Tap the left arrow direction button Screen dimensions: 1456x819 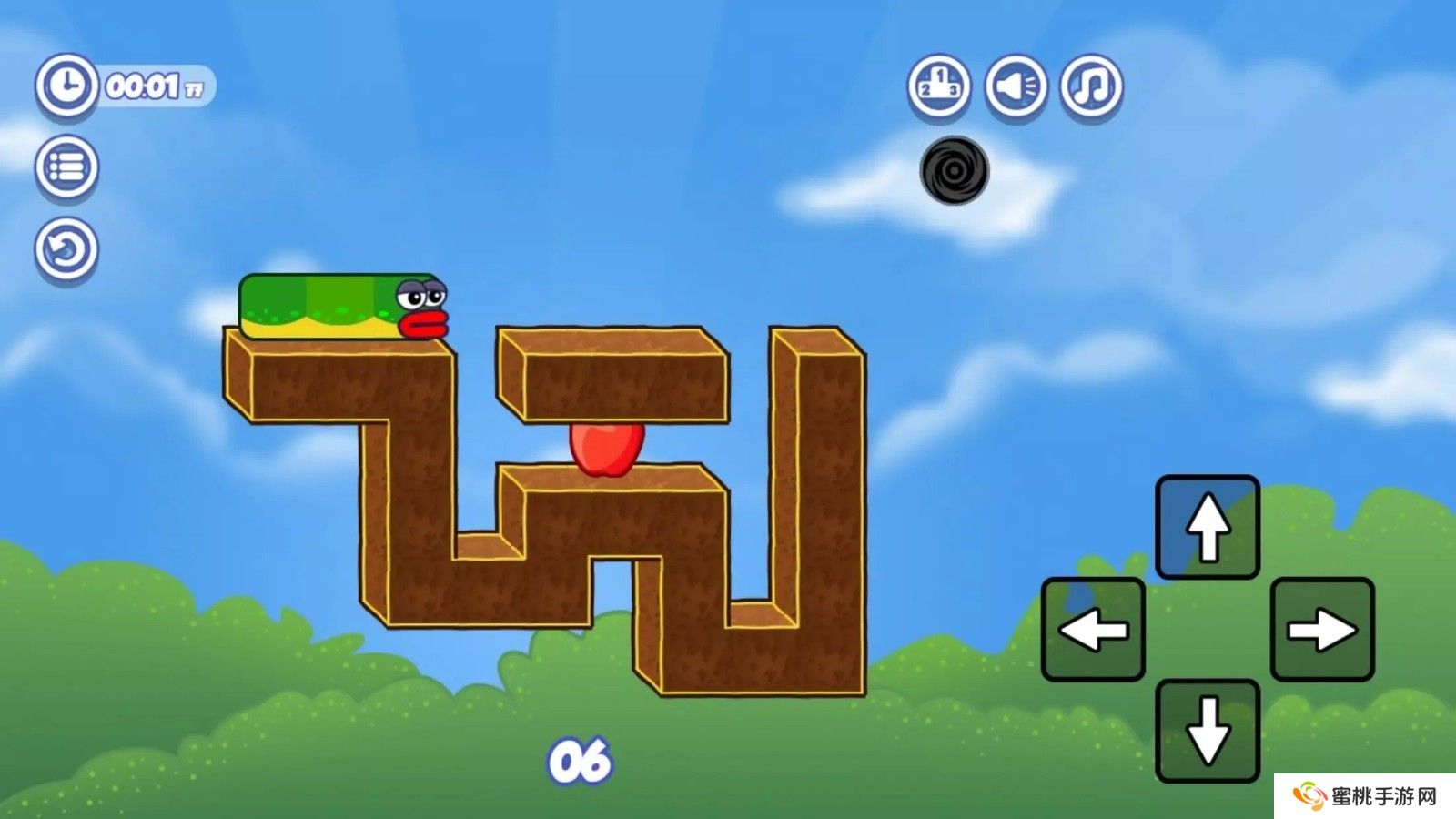(1093, 629)
